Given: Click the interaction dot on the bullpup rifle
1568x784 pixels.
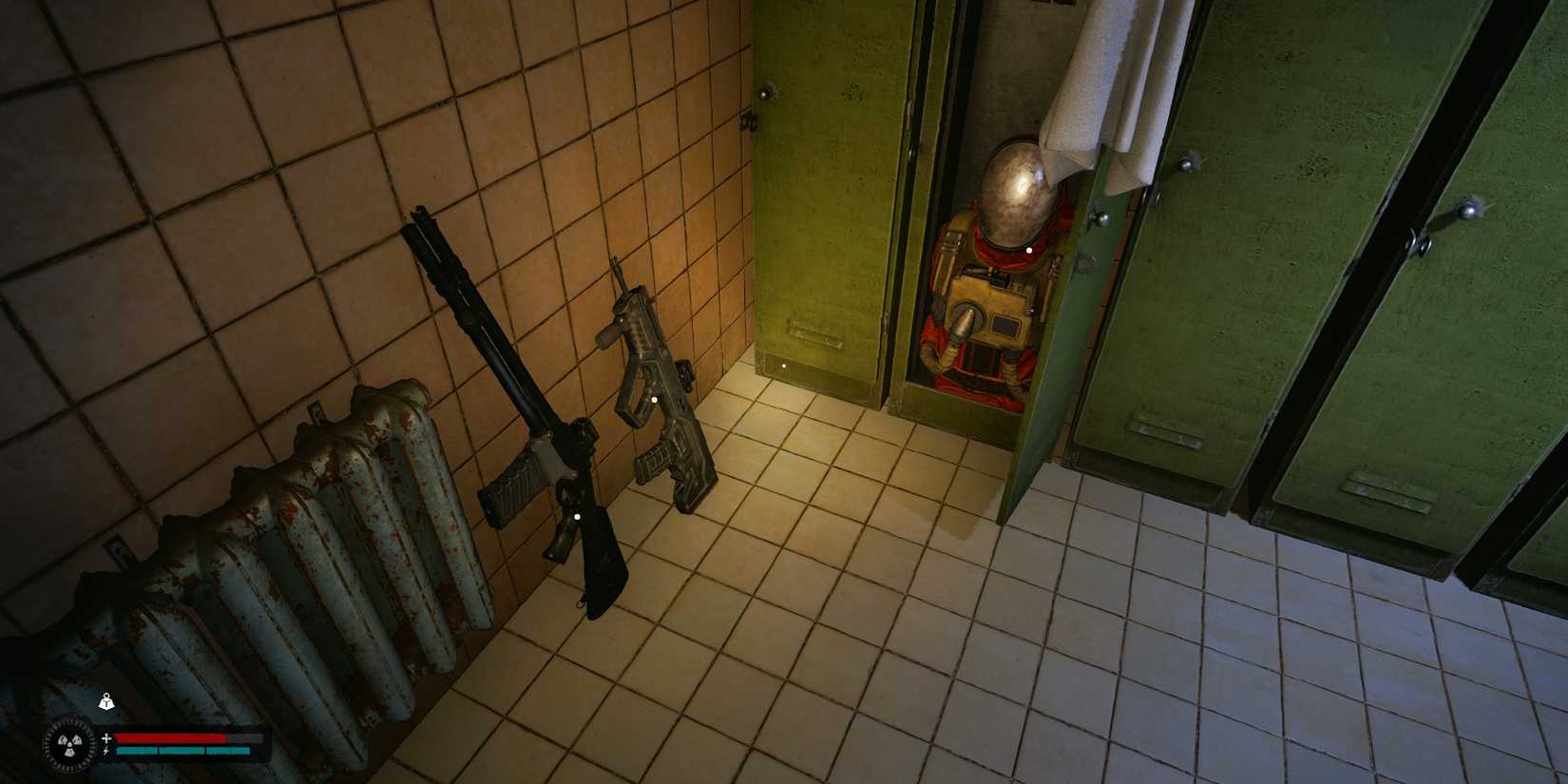Looking at the screenshot, I should [x=654, y=400].
